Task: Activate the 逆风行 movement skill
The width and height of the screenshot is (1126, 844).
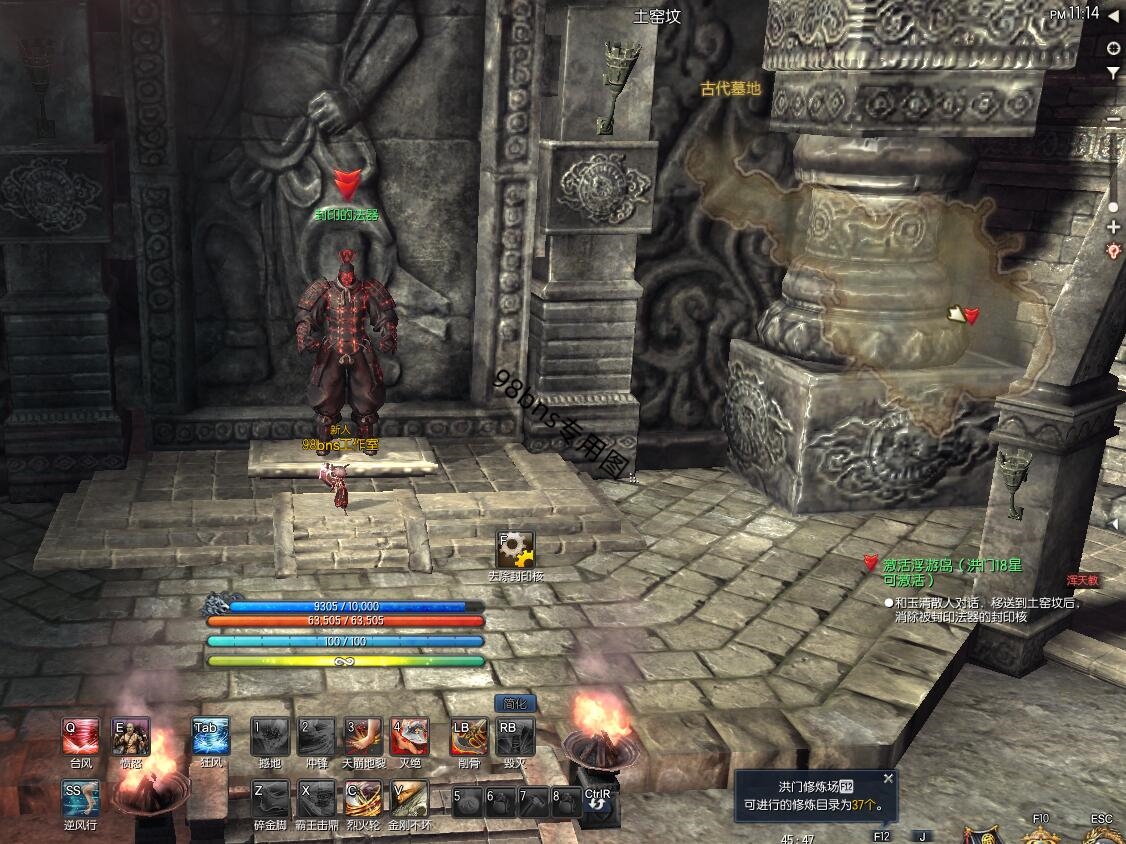Action: pyautogui.click(x=81, y=799)
